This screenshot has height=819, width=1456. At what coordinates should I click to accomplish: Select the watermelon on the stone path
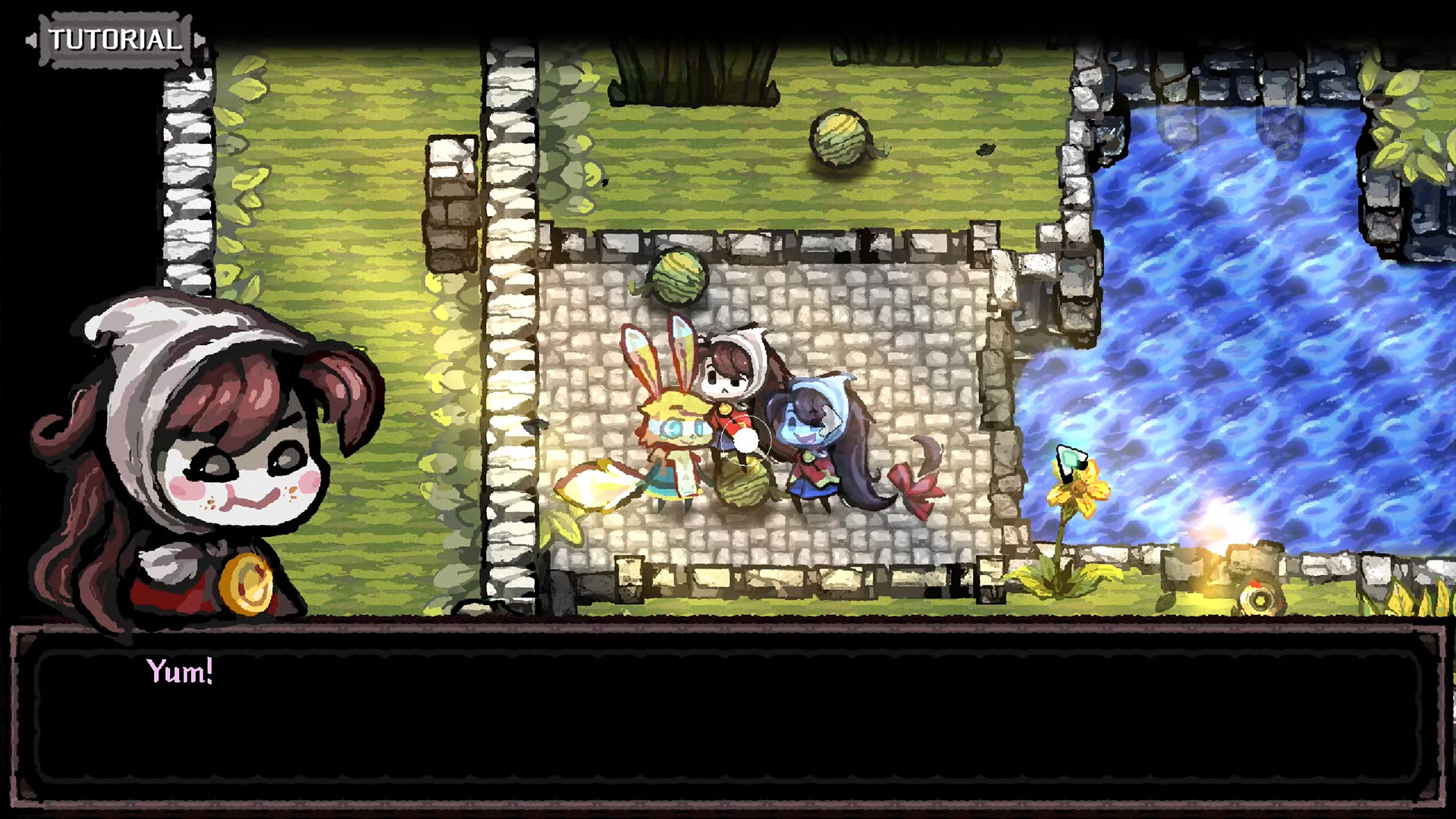pos(677,275)
